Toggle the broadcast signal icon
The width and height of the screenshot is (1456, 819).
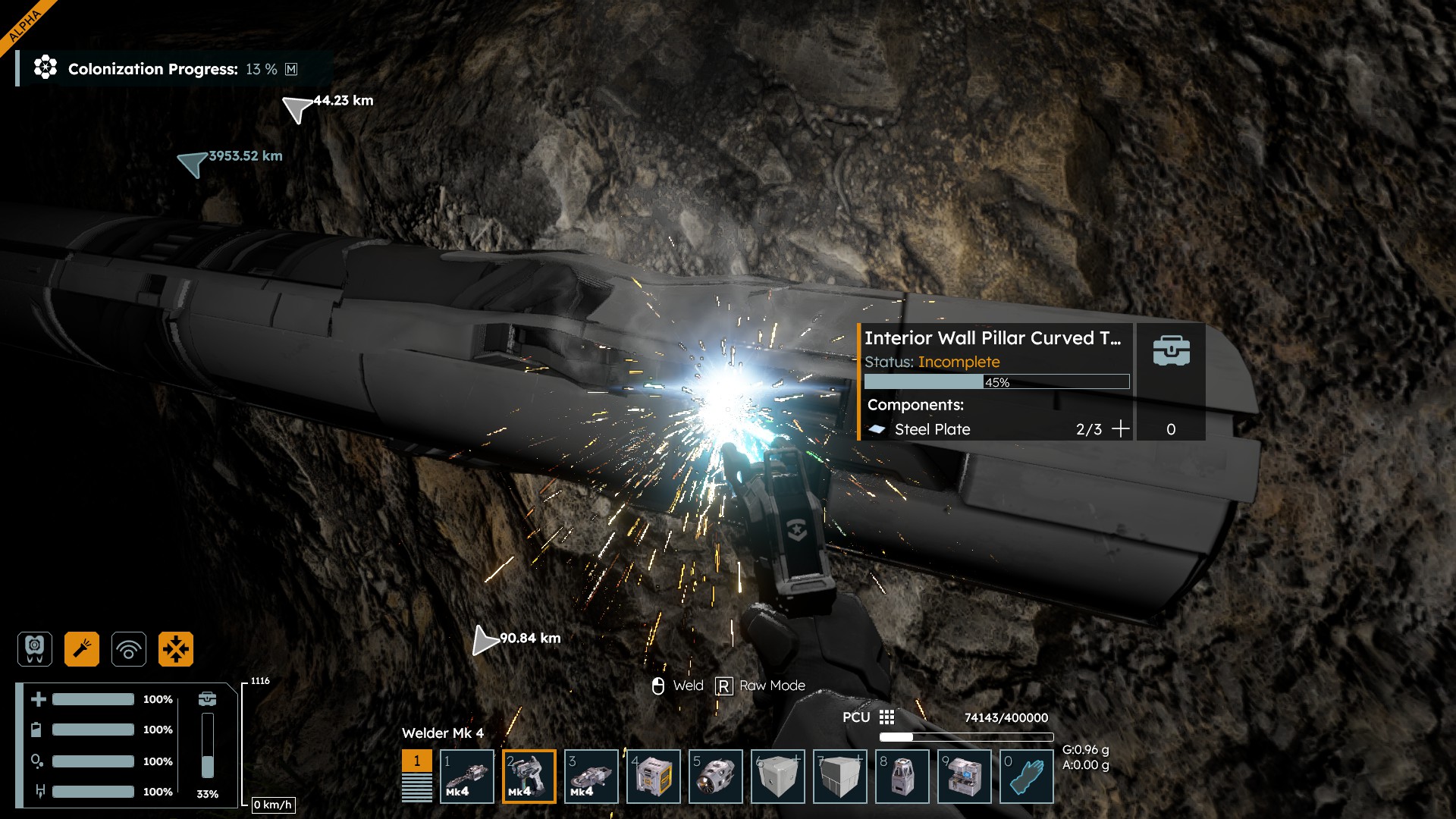coord(129,649)
